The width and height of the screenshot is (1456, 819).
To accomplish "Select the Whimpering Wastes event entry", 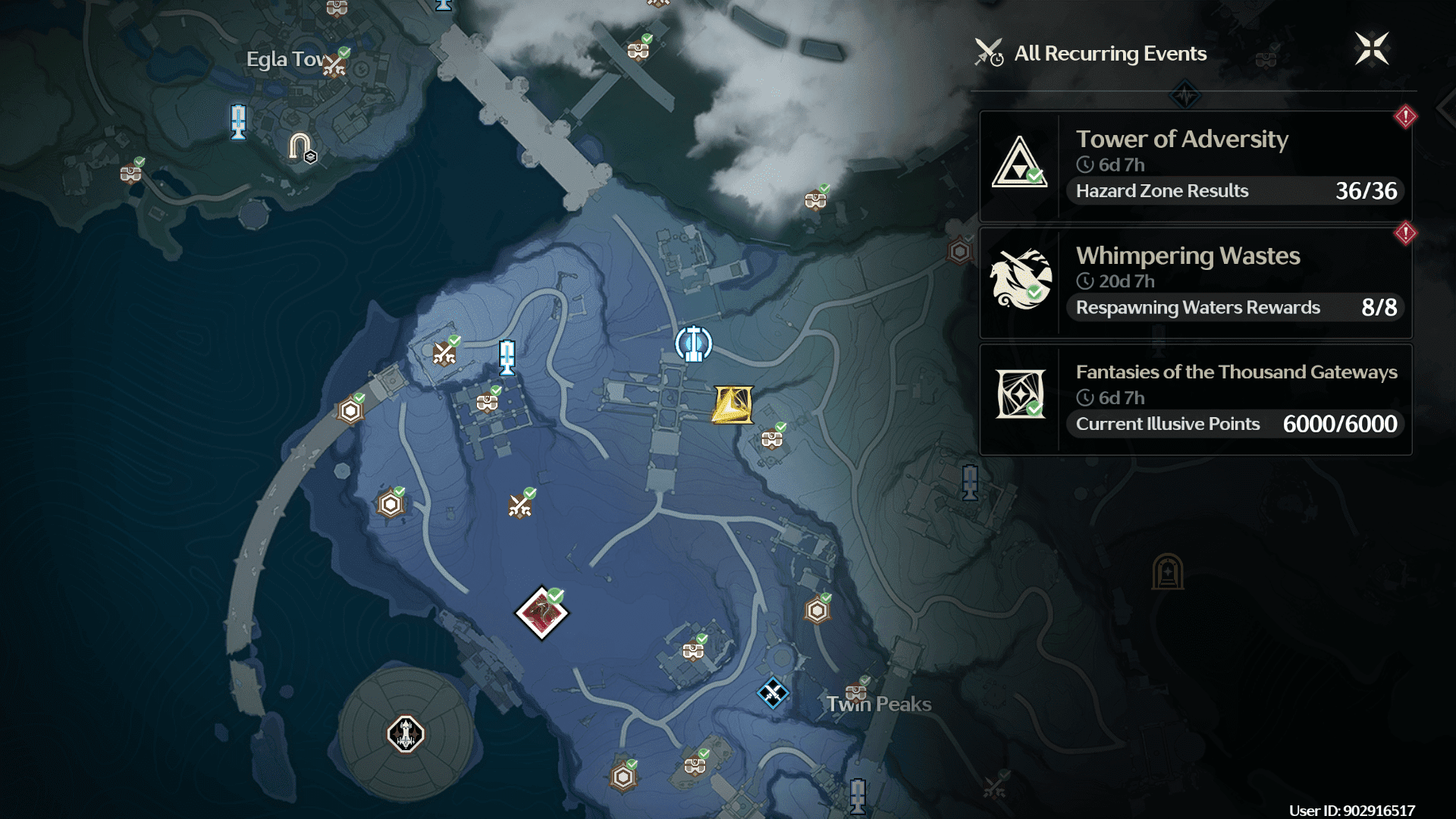I will 1195,283.
